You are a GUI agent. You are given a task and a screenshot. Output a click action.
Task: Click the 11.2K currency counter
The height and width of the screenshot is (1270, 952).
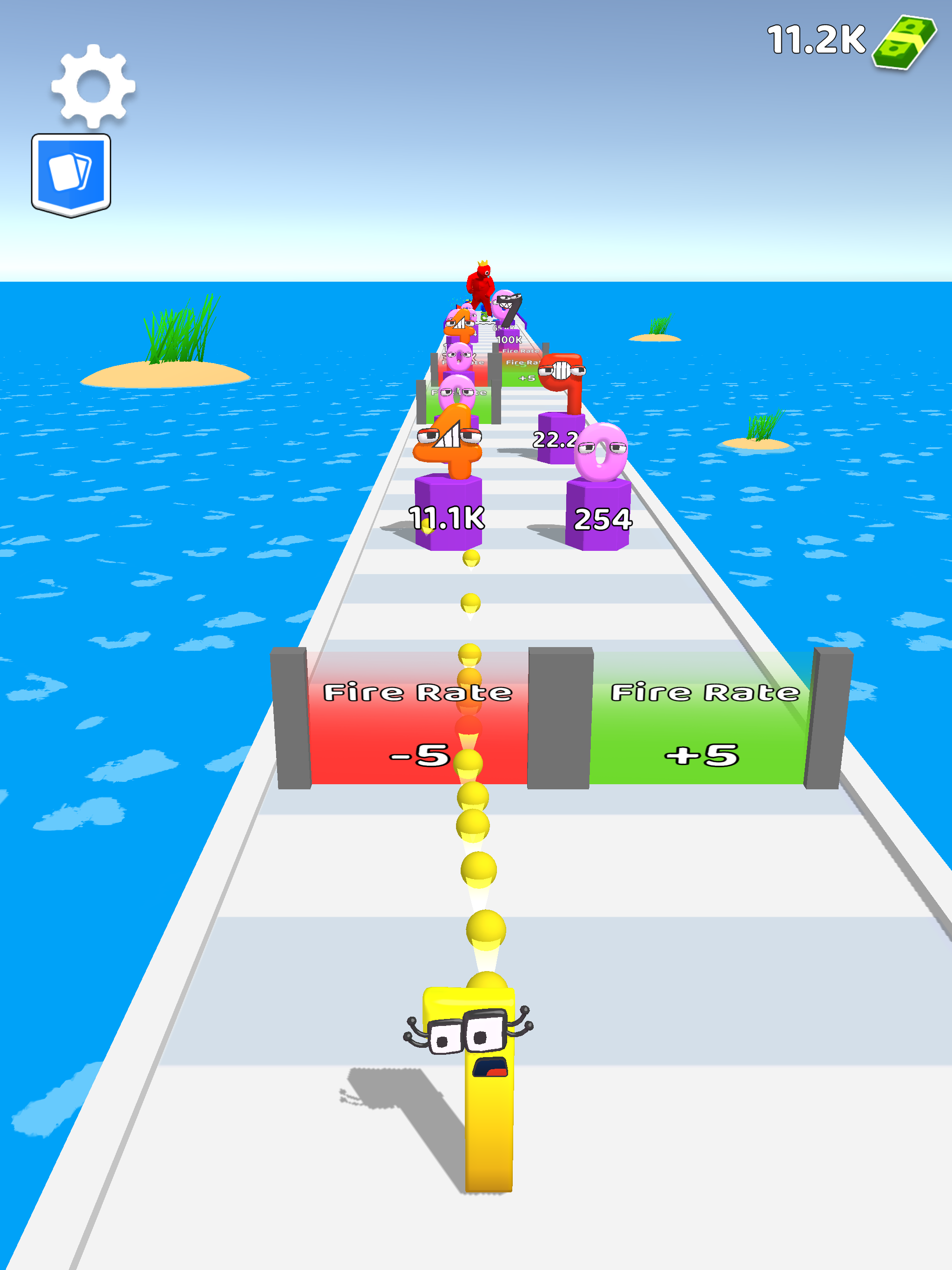pos(815,39)
